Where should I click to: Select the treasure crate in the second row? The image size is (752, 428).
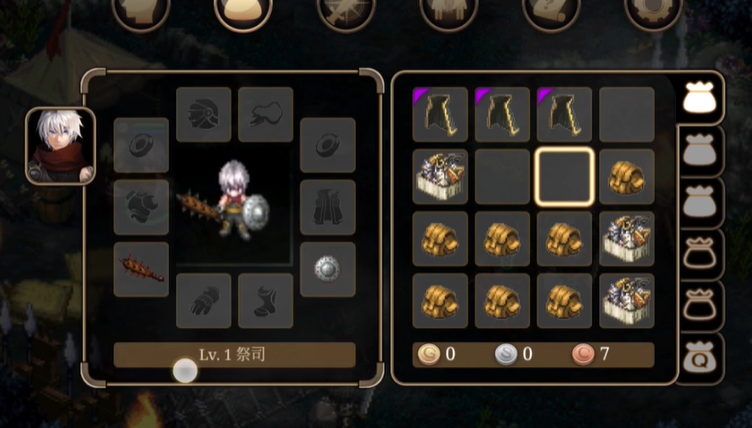[440, 176]
